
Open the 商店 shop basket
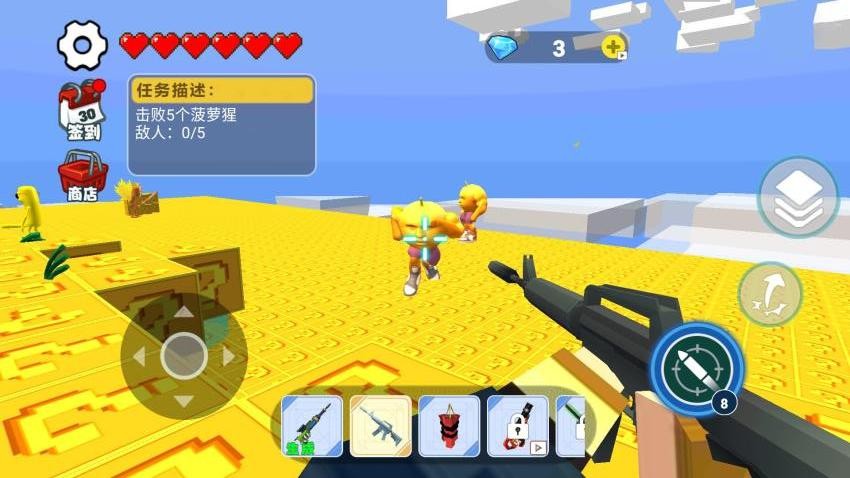82,175
